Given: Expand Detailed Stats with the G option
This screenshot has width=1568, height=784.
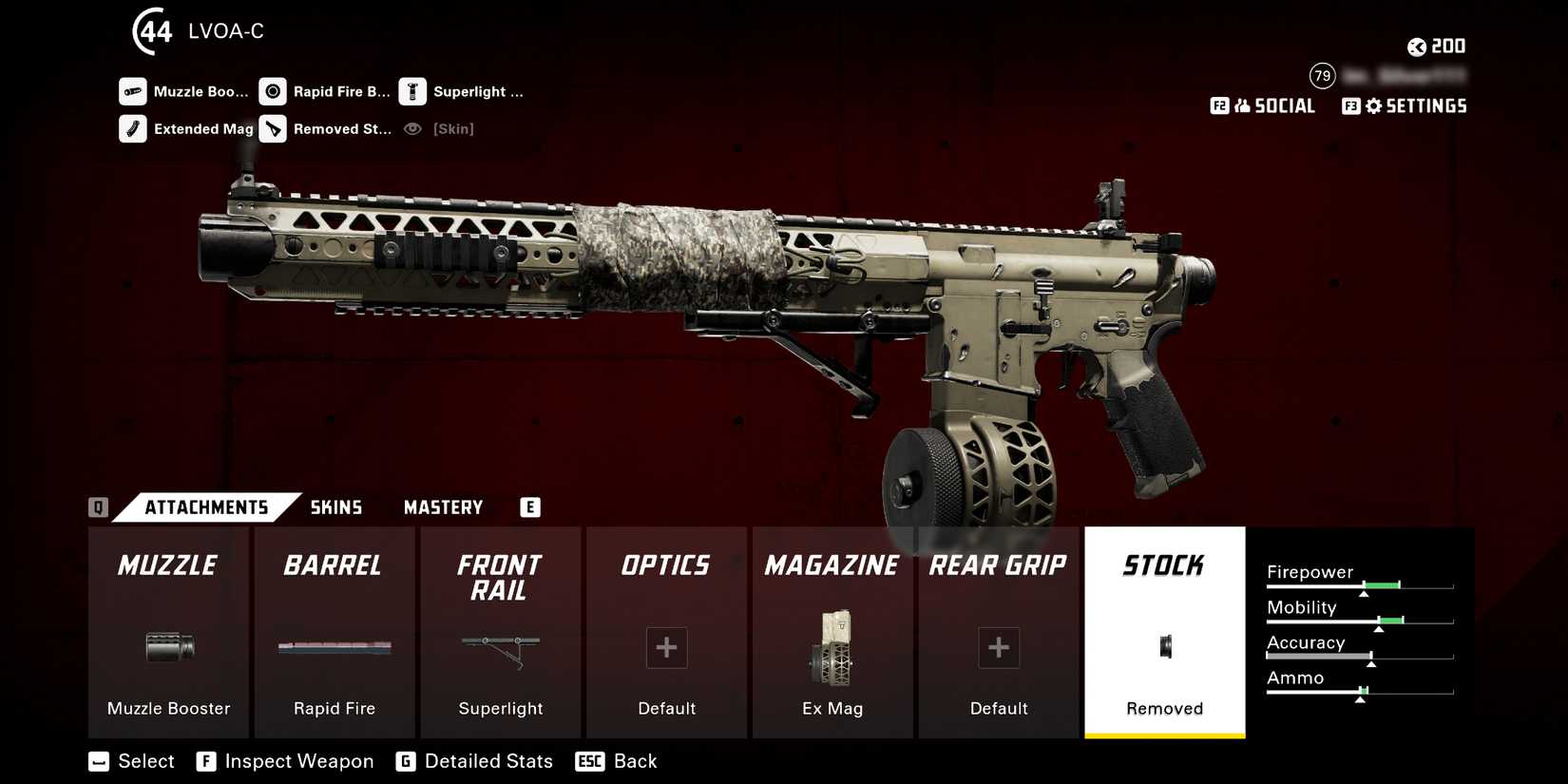Looking at the screenshot, I should click(x=475, y=760).
